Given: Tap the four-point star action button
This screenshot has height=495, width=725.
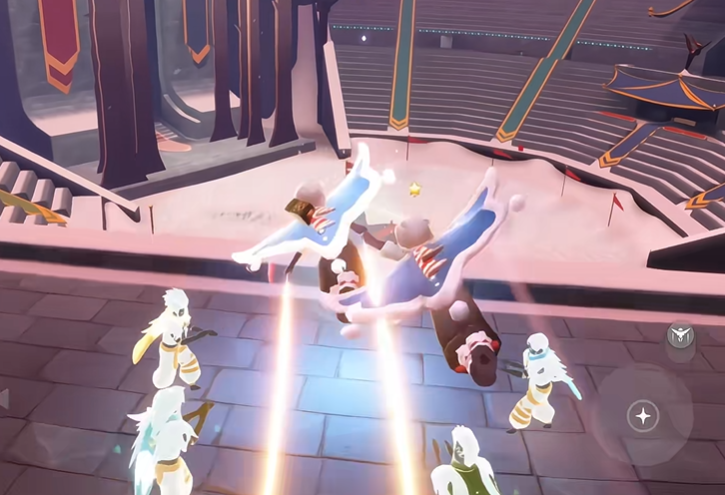Looking at the screenshot, I should (x=642, y=416).
